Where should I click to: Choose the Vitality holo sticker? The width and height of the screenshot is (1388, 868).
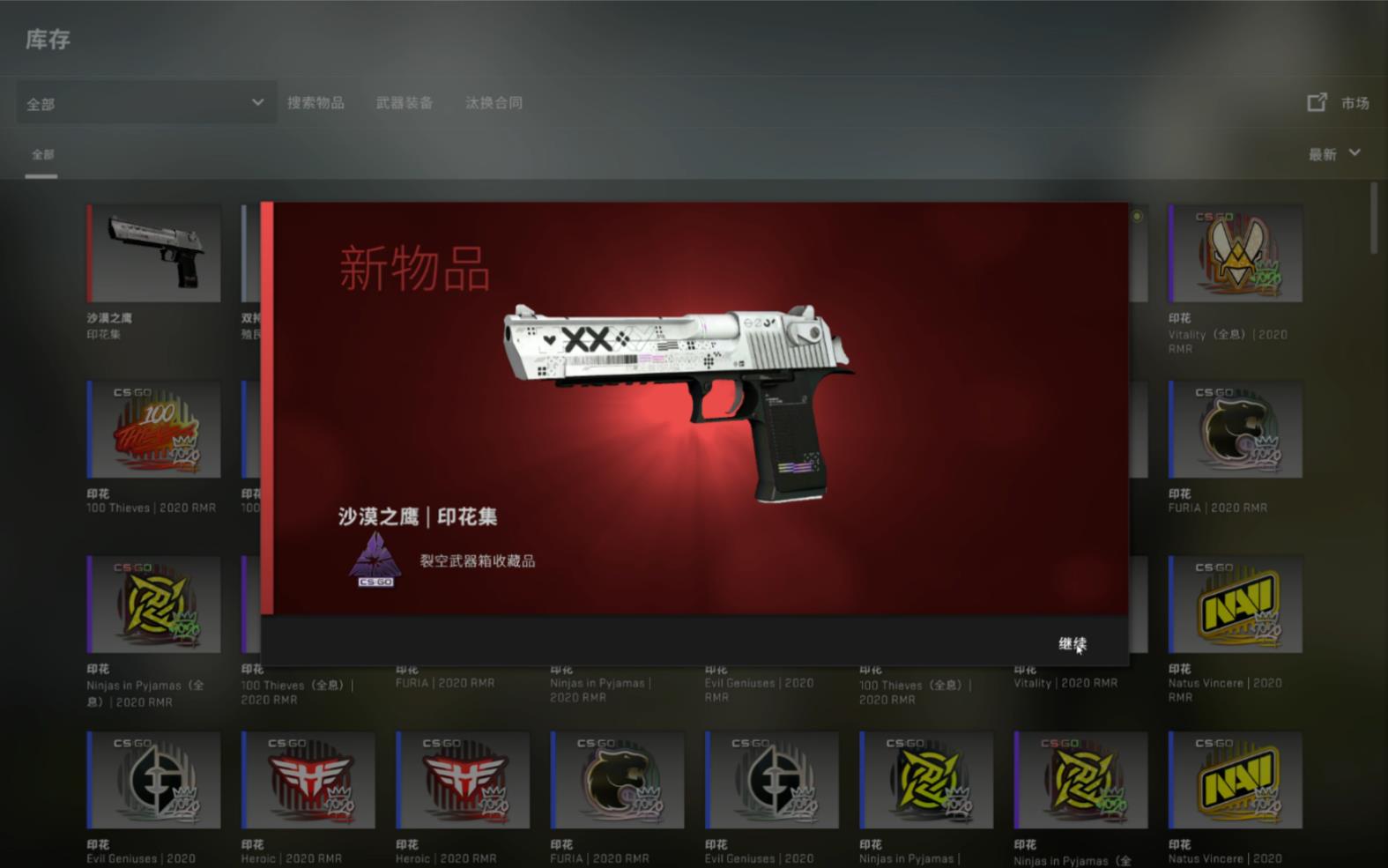pyautogui.click(x=1236, y=254)
